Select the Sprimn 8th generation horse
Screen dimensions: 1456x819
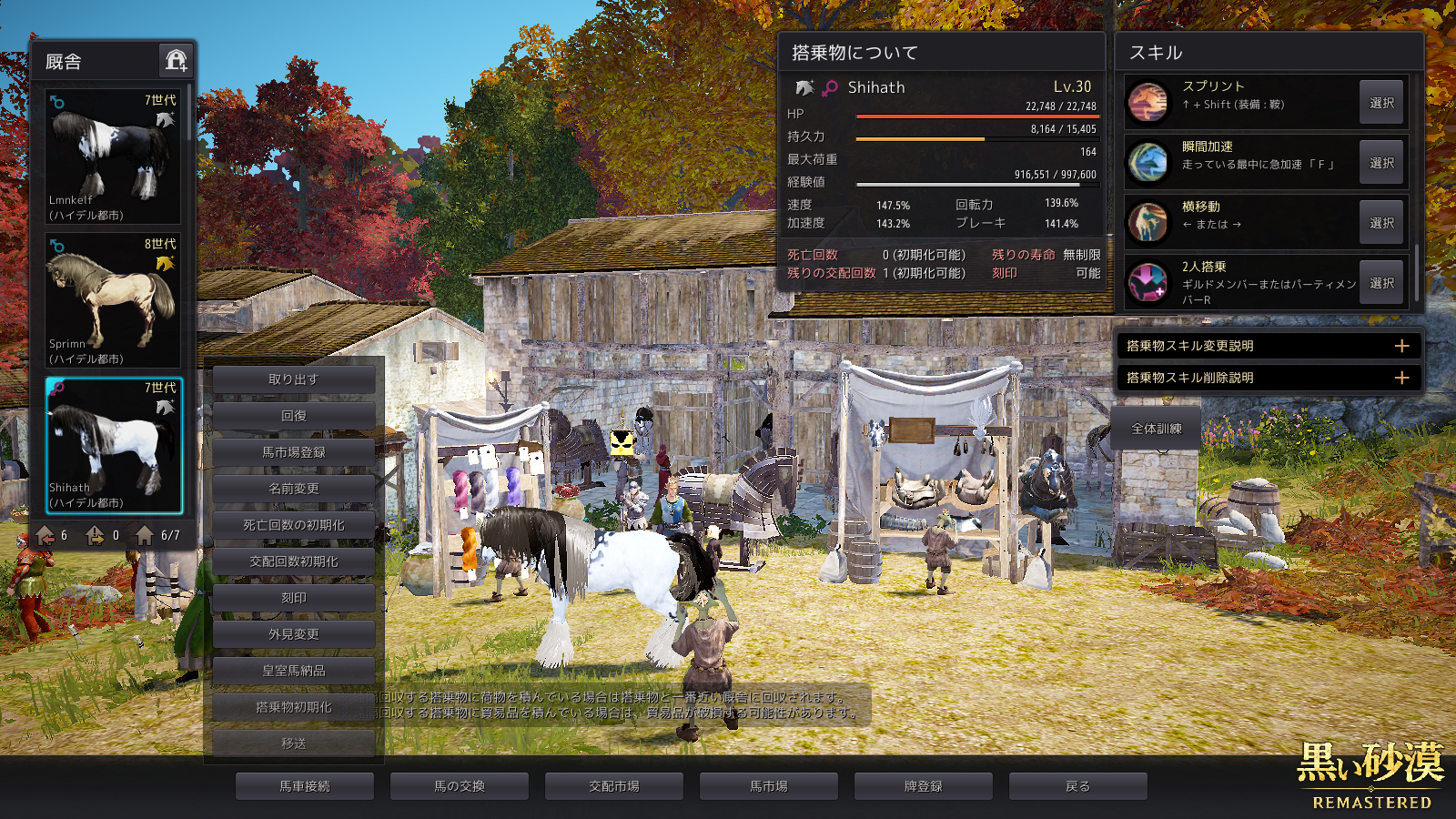click(x=113, y=300)
